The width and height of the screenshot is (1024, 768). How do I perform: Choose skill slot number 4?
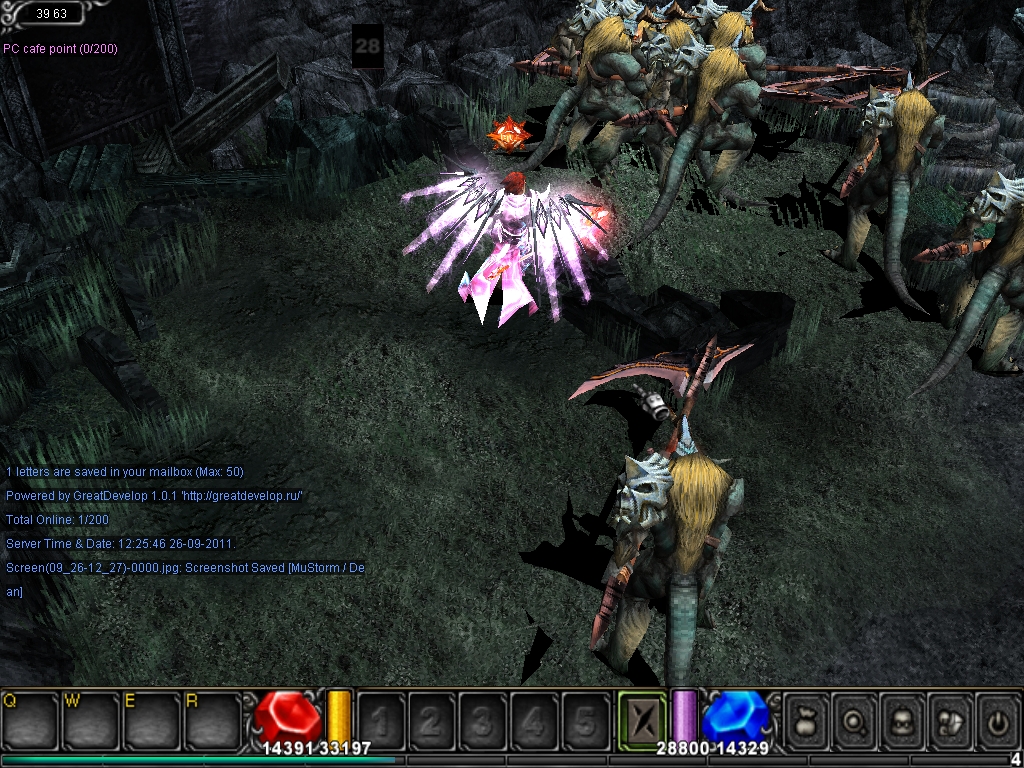[535, 720]
